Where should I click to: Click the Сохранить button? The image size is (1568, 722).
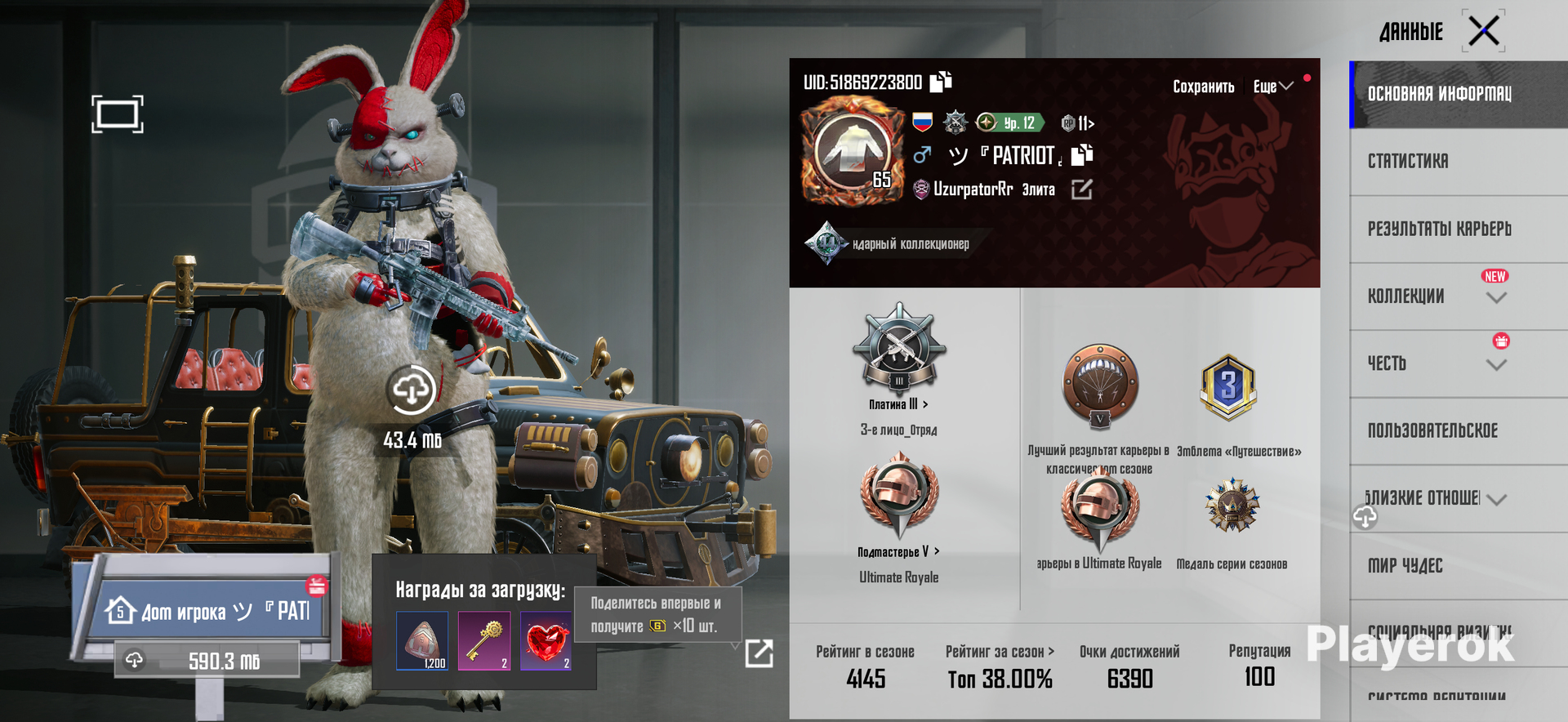pyautogui.click(x=1203, y=87)
